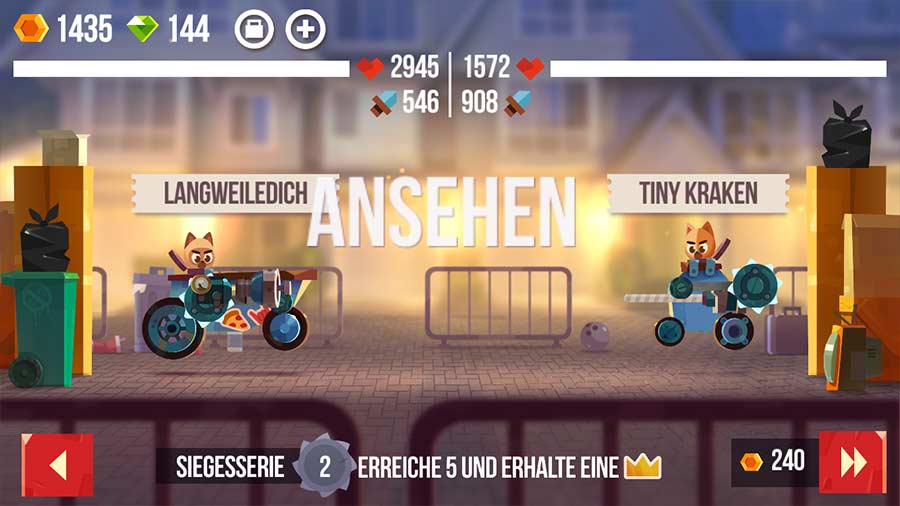Skip the battle with the fast-forward button
Image resolution: width=900 pixels, height=506 pixels.
(x=852, y=462)
